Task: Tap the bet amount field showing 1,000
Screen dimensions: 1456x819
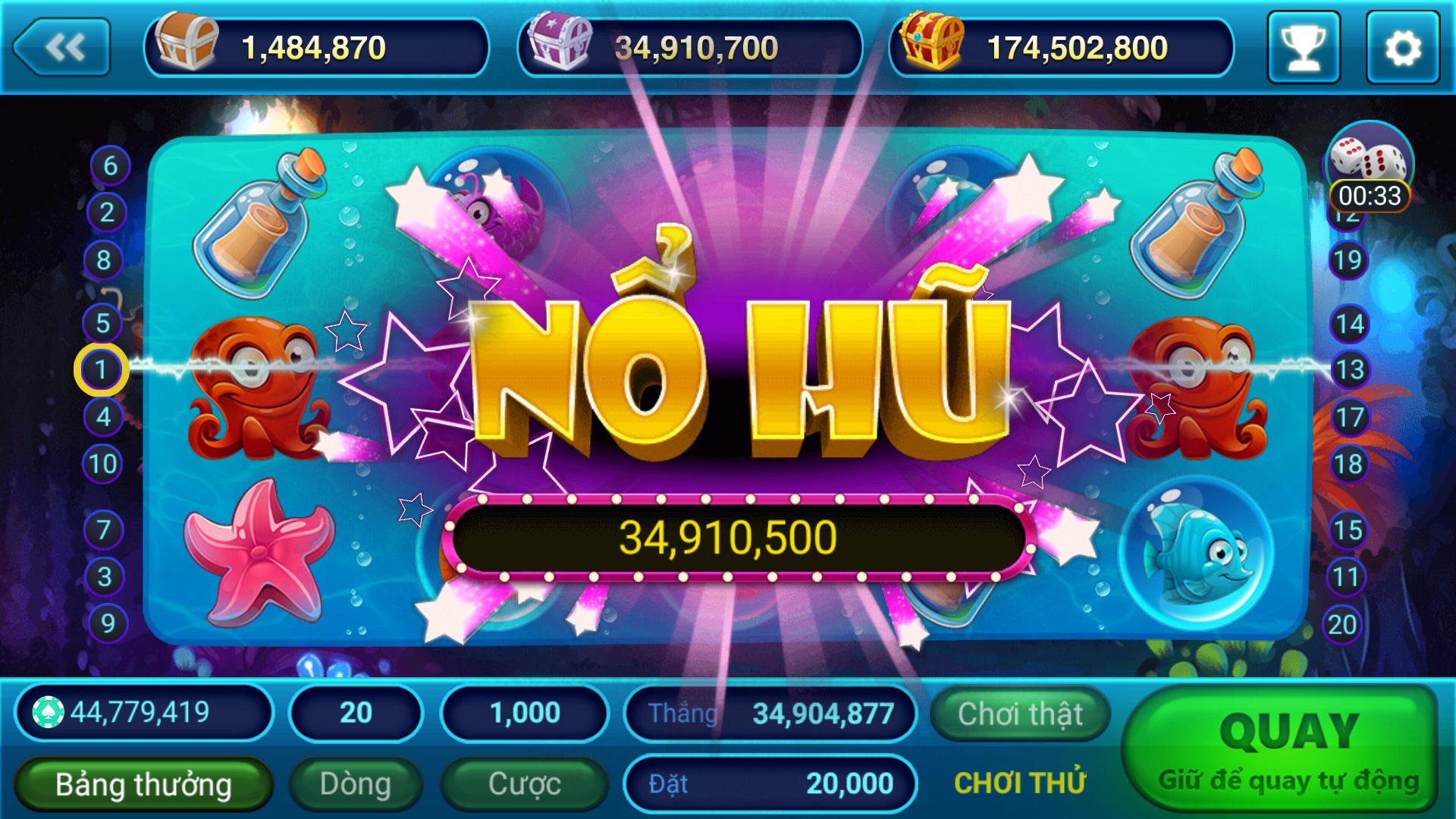Action: (x=523, y=711)
